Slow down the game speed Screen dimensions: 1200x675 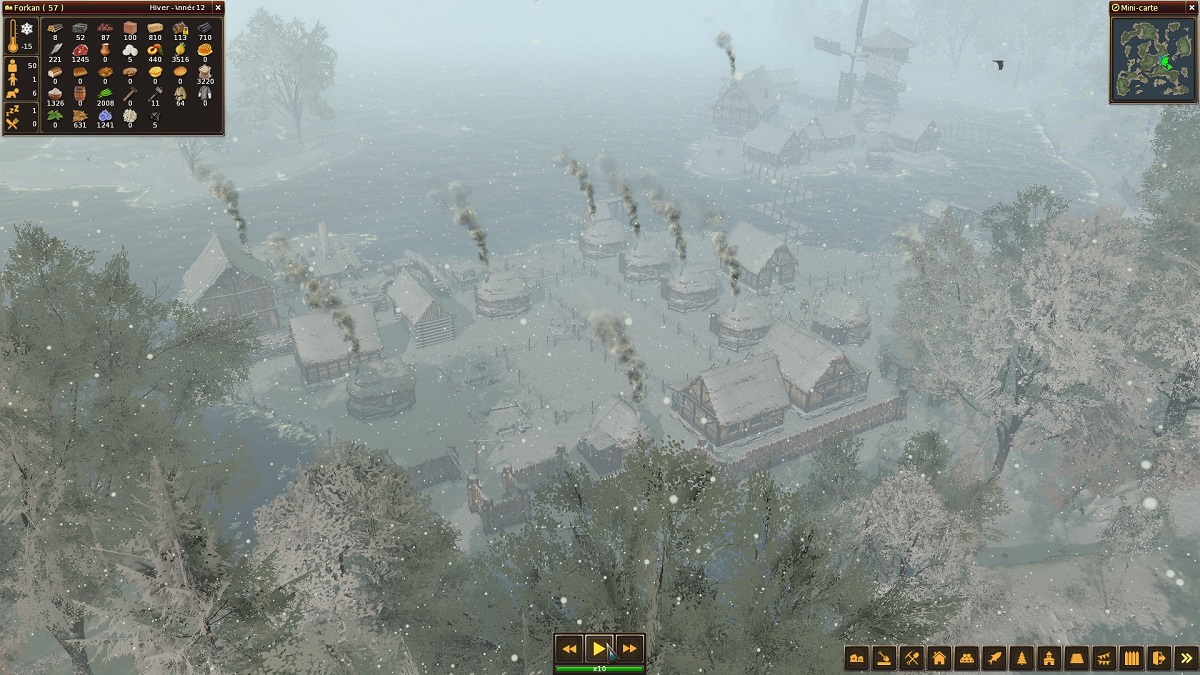569,649
